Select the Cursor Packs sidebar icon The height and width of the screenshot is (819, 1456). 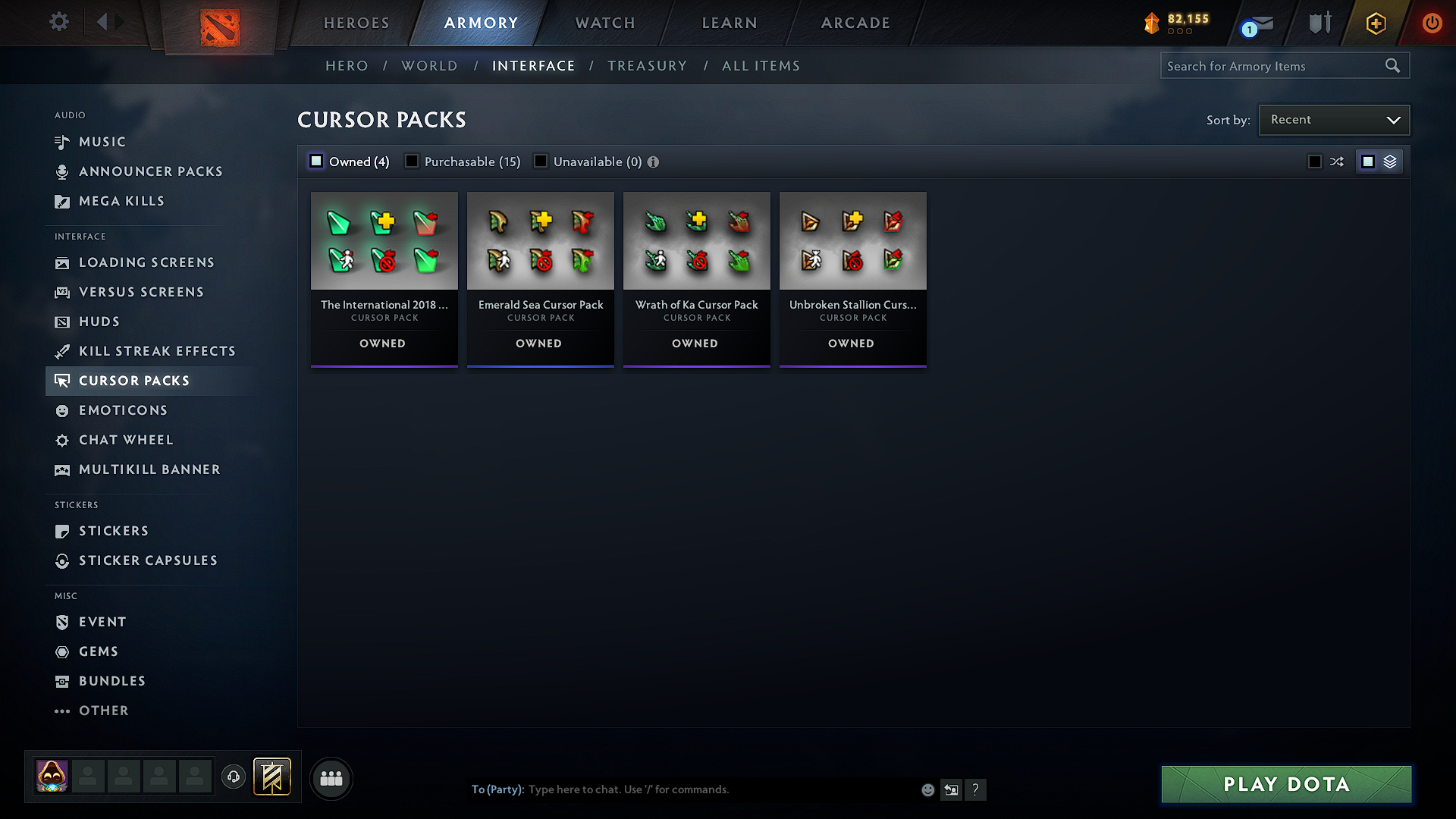click(x=63, y=381)
